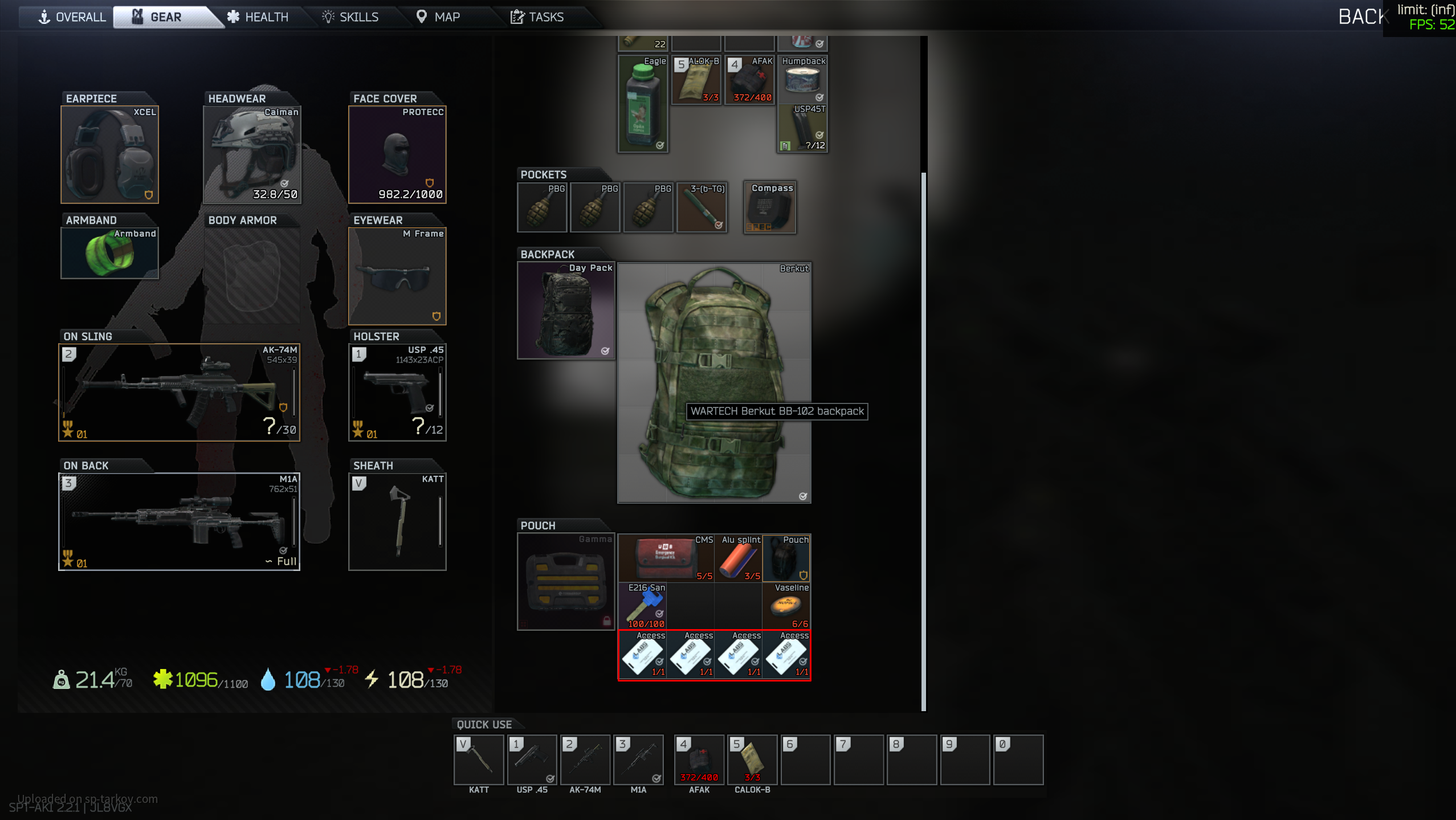Choose the face cover balaclava slot
The image size is (1456, 820).
point(397,154)
